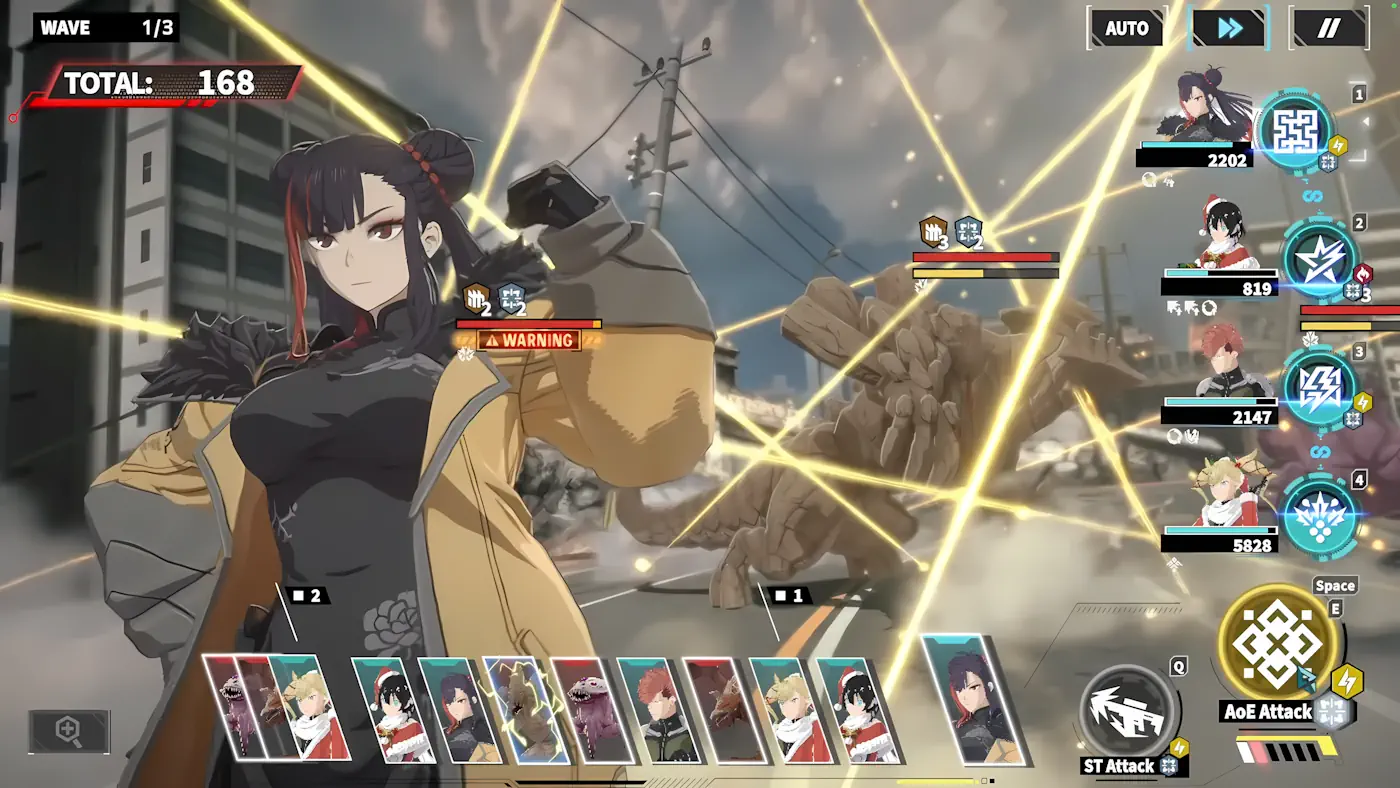This screenshot has width=1400, height=788.
Task: Pause the battle
Action: pyautogui.click(x=1329, y=28)
